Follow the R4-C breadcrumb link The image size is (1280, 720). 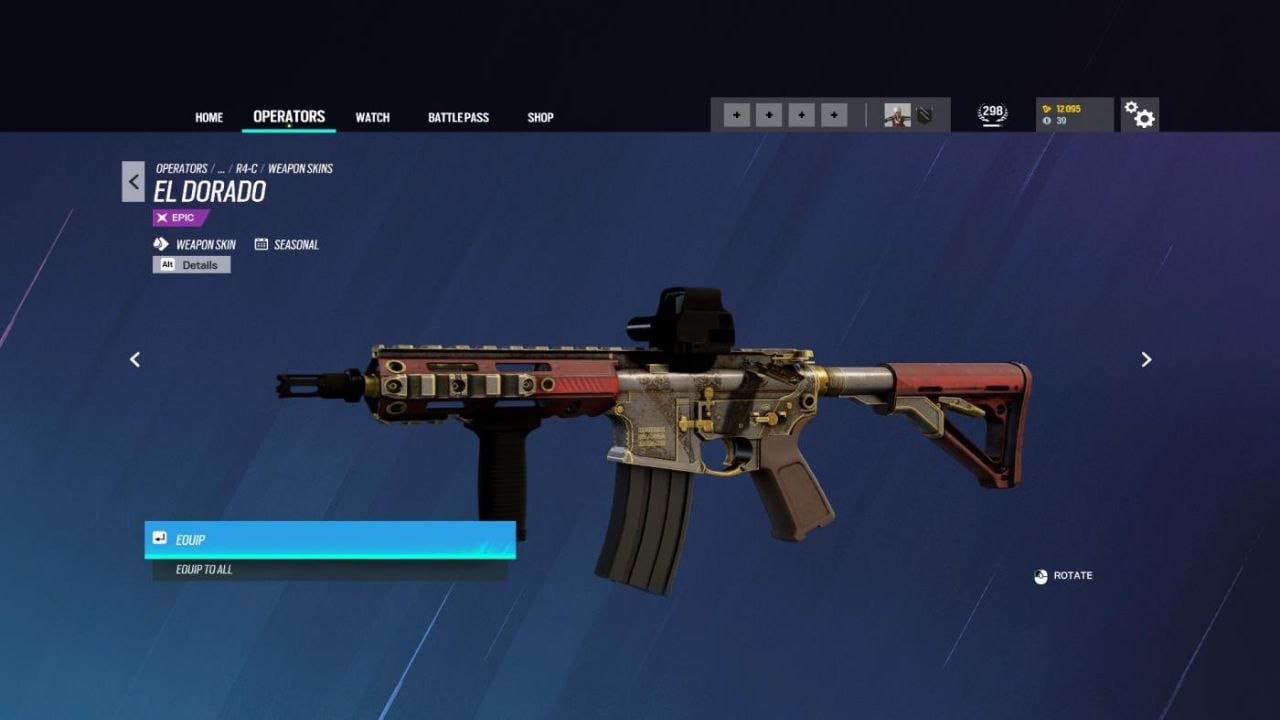tap(246, 169)
